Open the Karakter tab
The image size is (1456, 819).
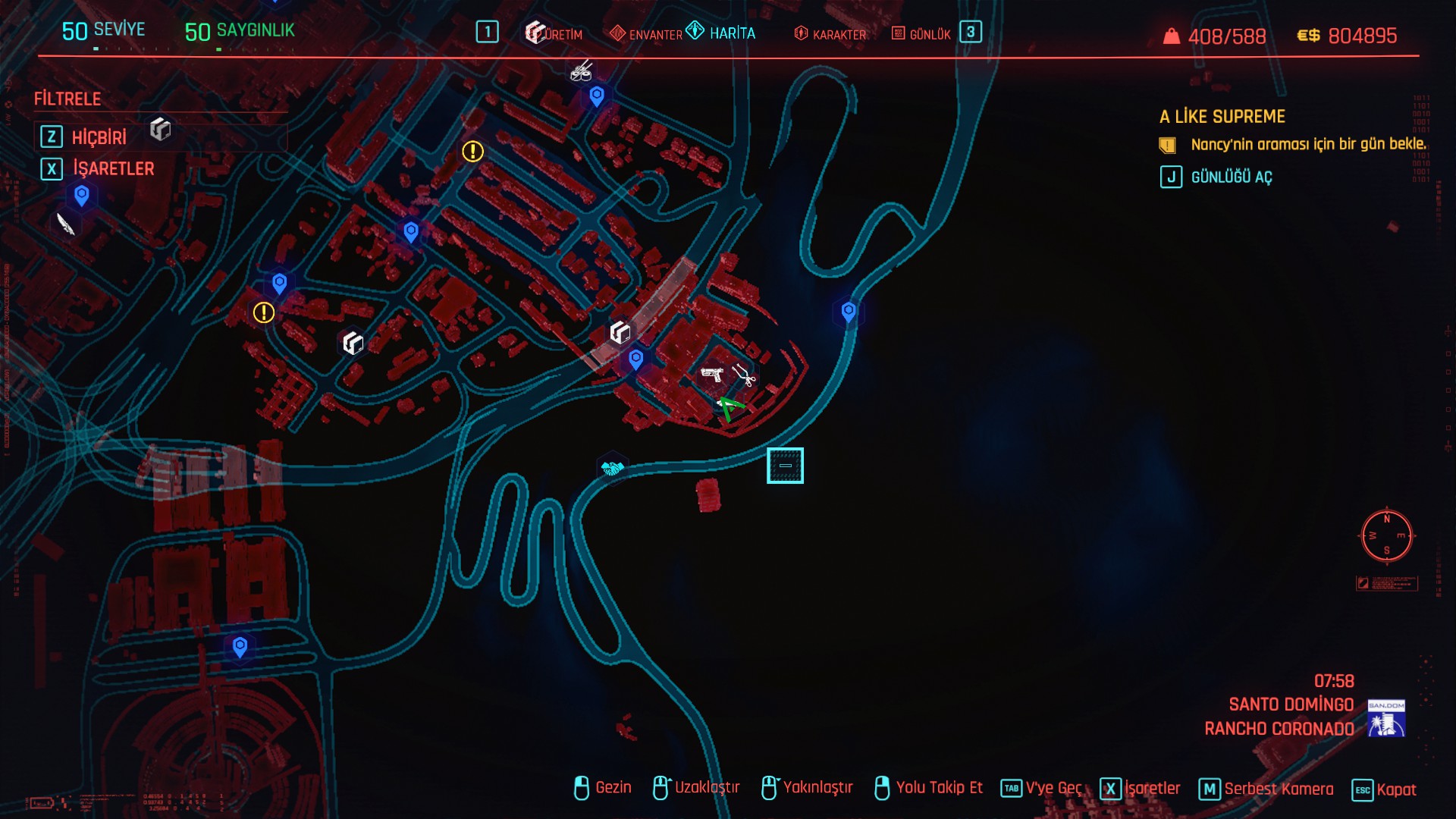coord(830,34)
